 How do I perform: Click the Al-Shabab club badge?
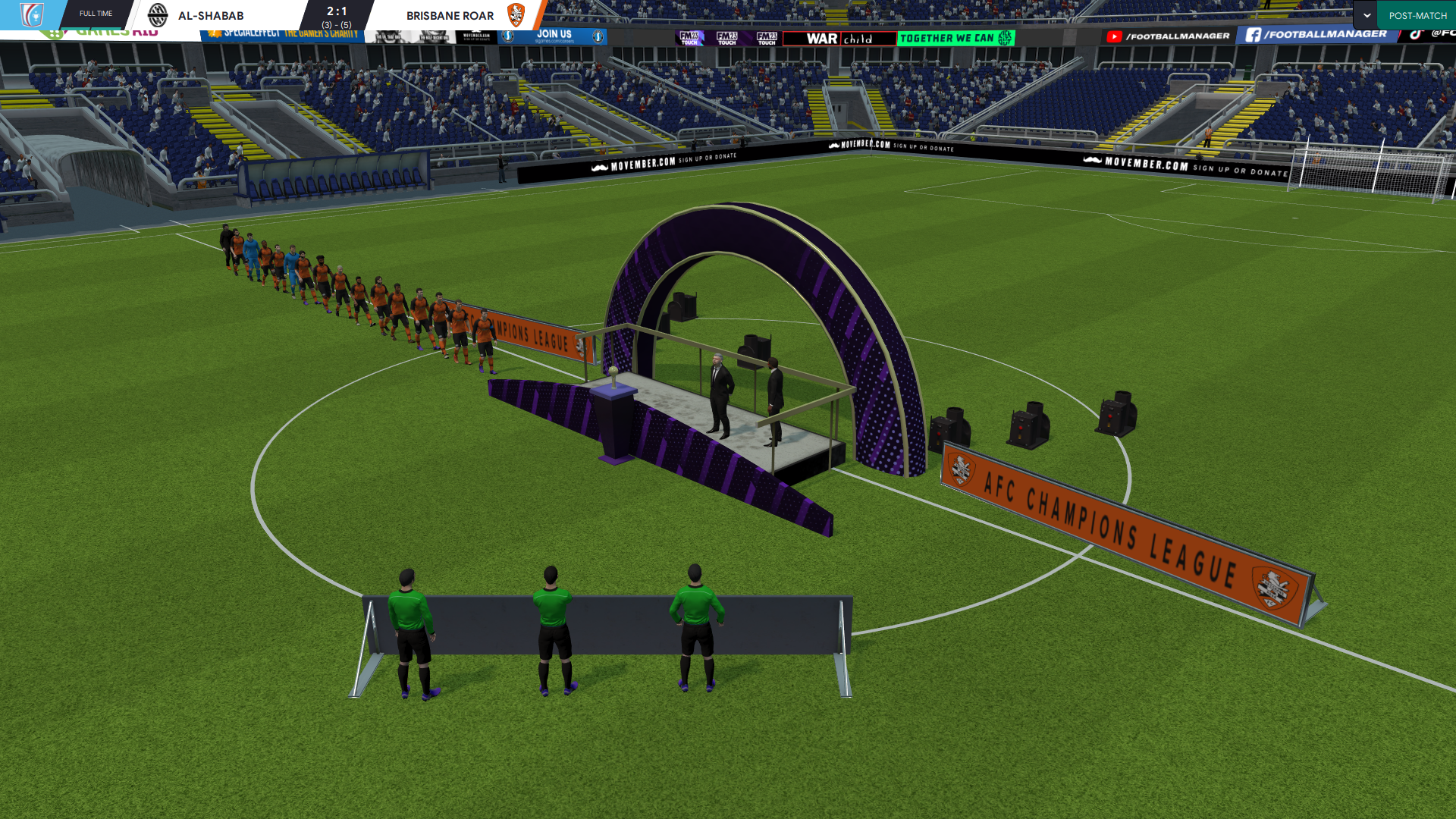(x=158, y=14)
